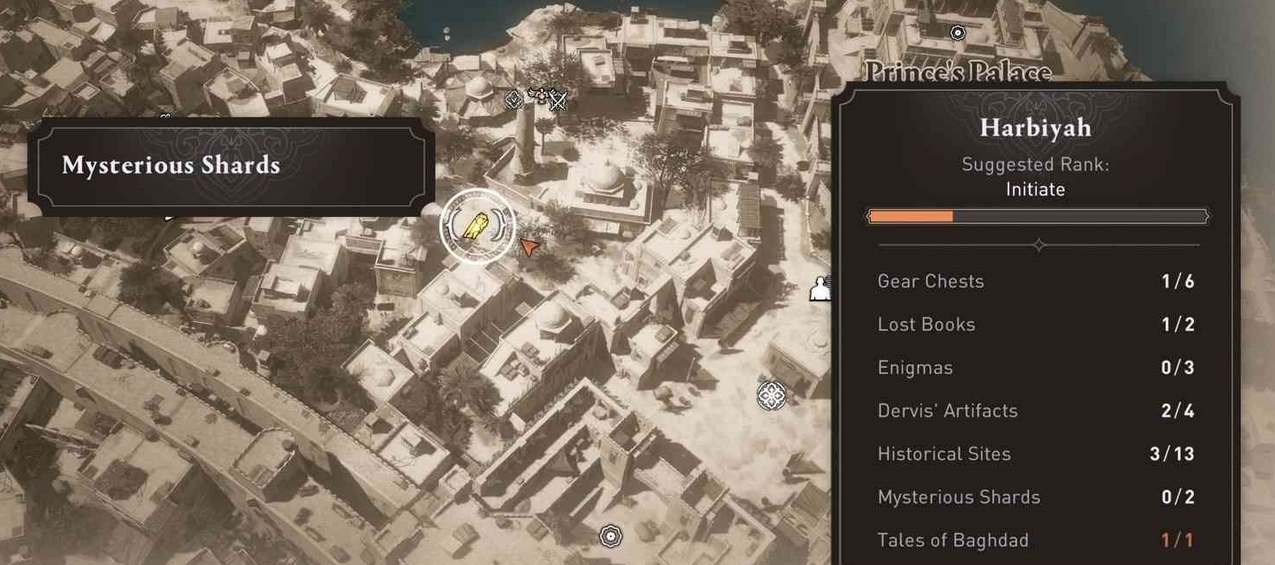Select the four-petal flower map marker
This screenshot has height=565, width=1275.
click(771, 395)
